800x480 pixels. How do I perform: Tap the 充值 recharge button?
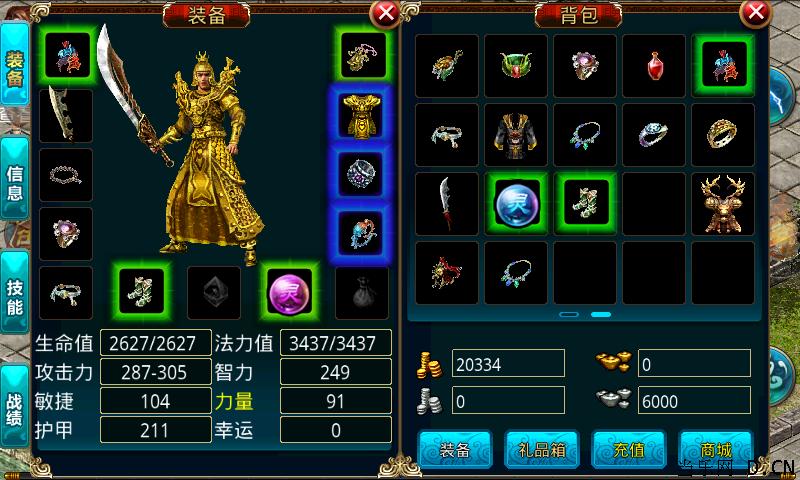click(628, 449)
